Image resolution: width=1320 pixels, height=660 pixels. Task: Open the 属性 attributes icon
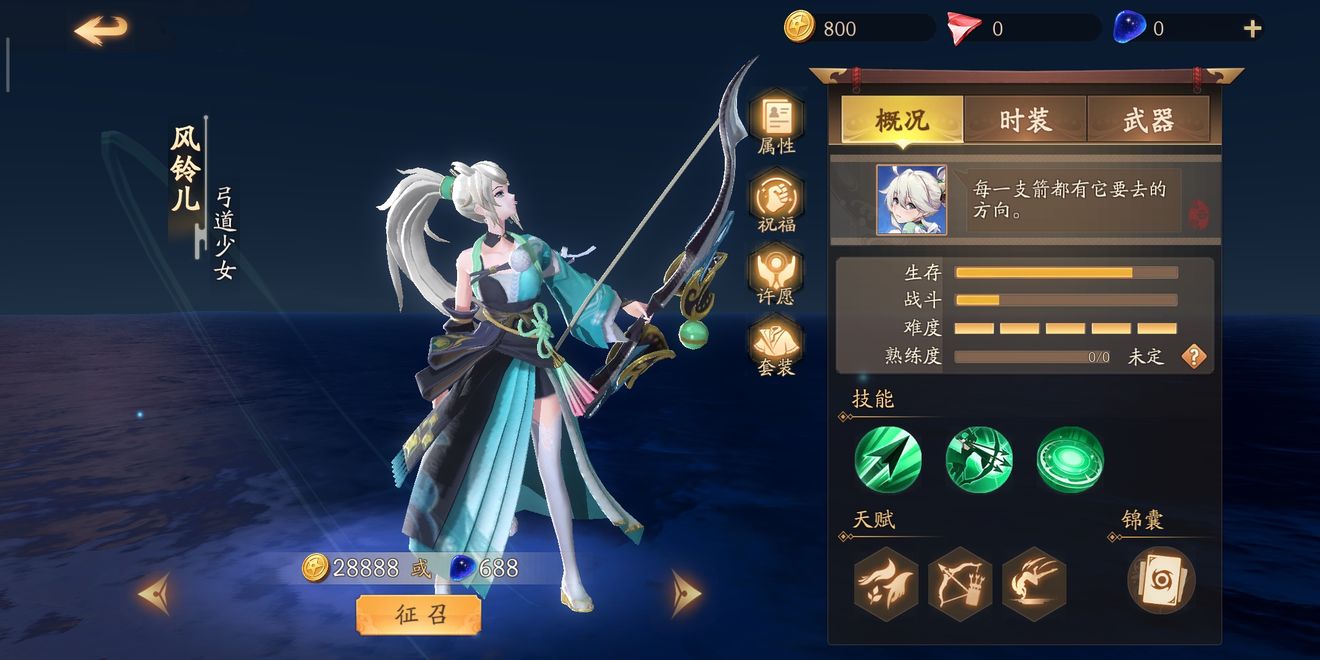[776, 123]
